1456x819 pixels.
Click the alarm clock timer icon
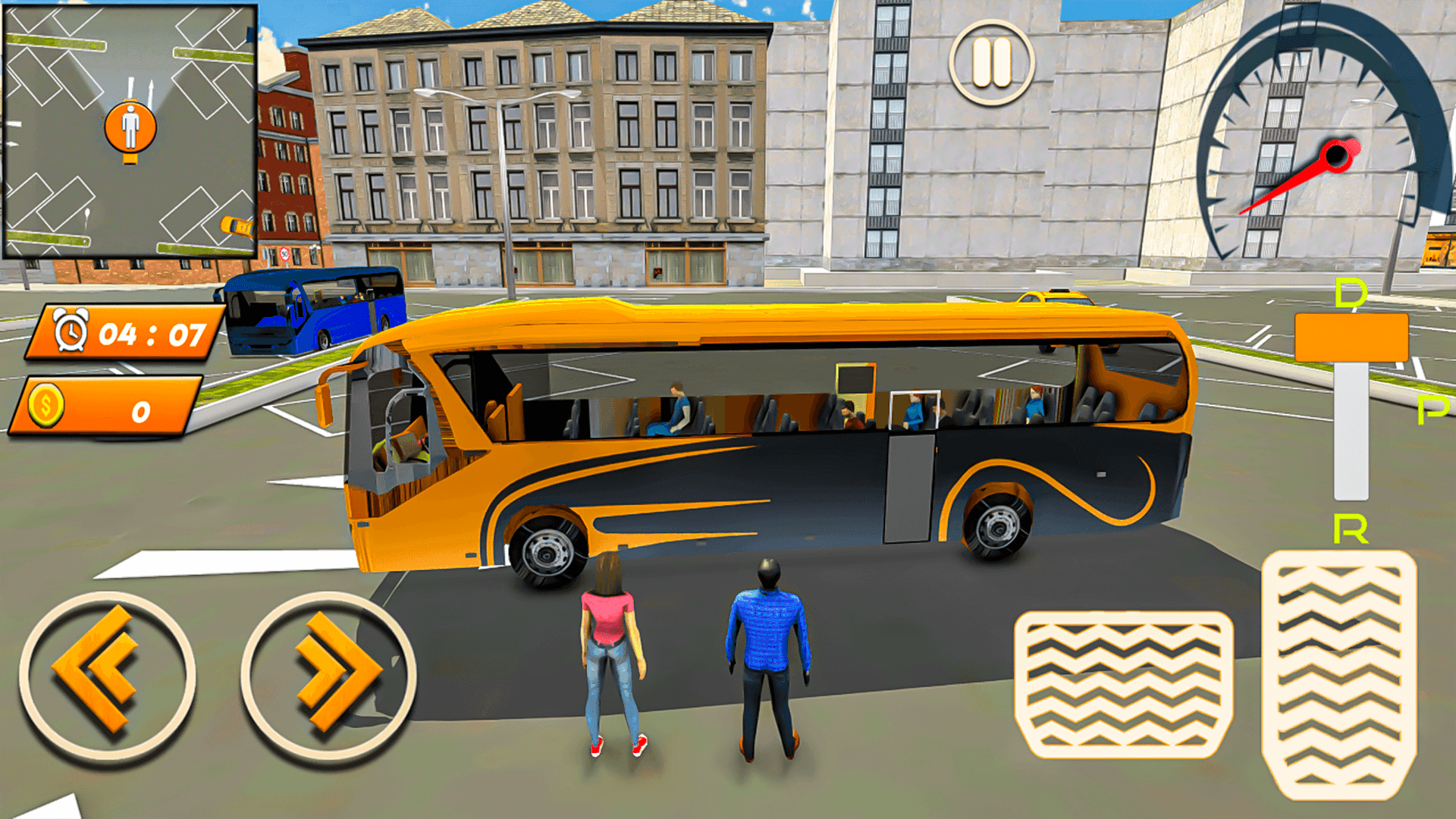pos(72,330)
